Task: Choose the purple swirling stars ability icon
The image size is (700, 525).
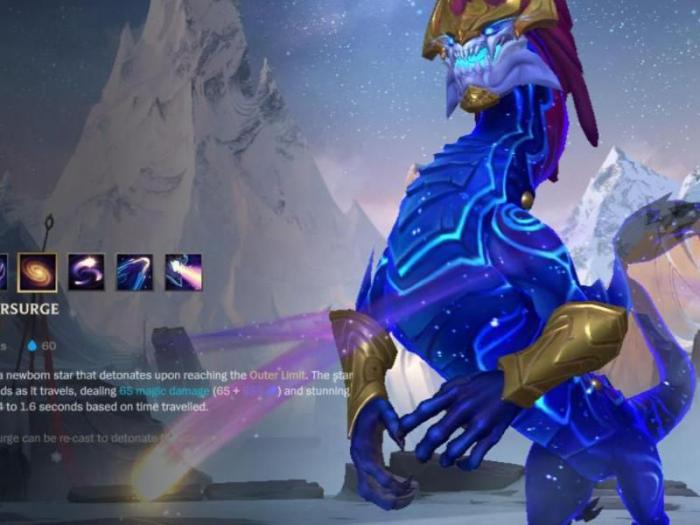Action: pyautogui.click(x=86, y=272)
